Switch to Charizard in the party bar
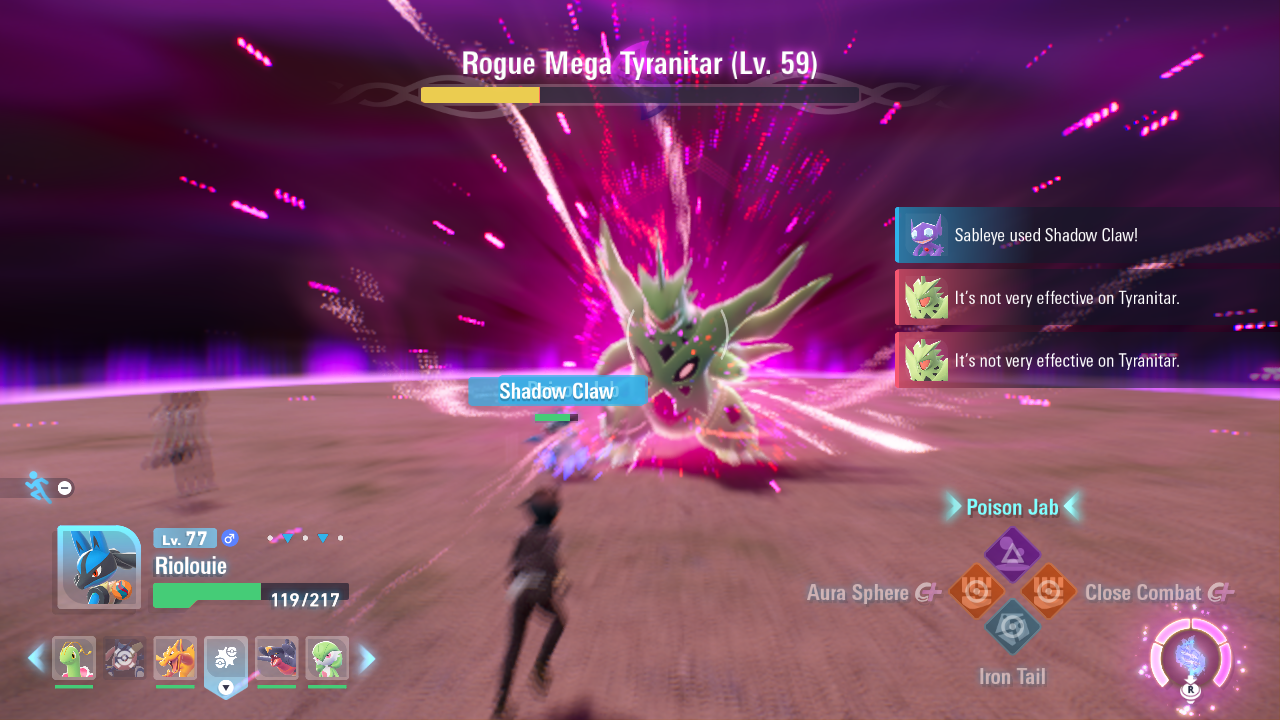This screenshot has width=1280, height=720. pos(175,658)
